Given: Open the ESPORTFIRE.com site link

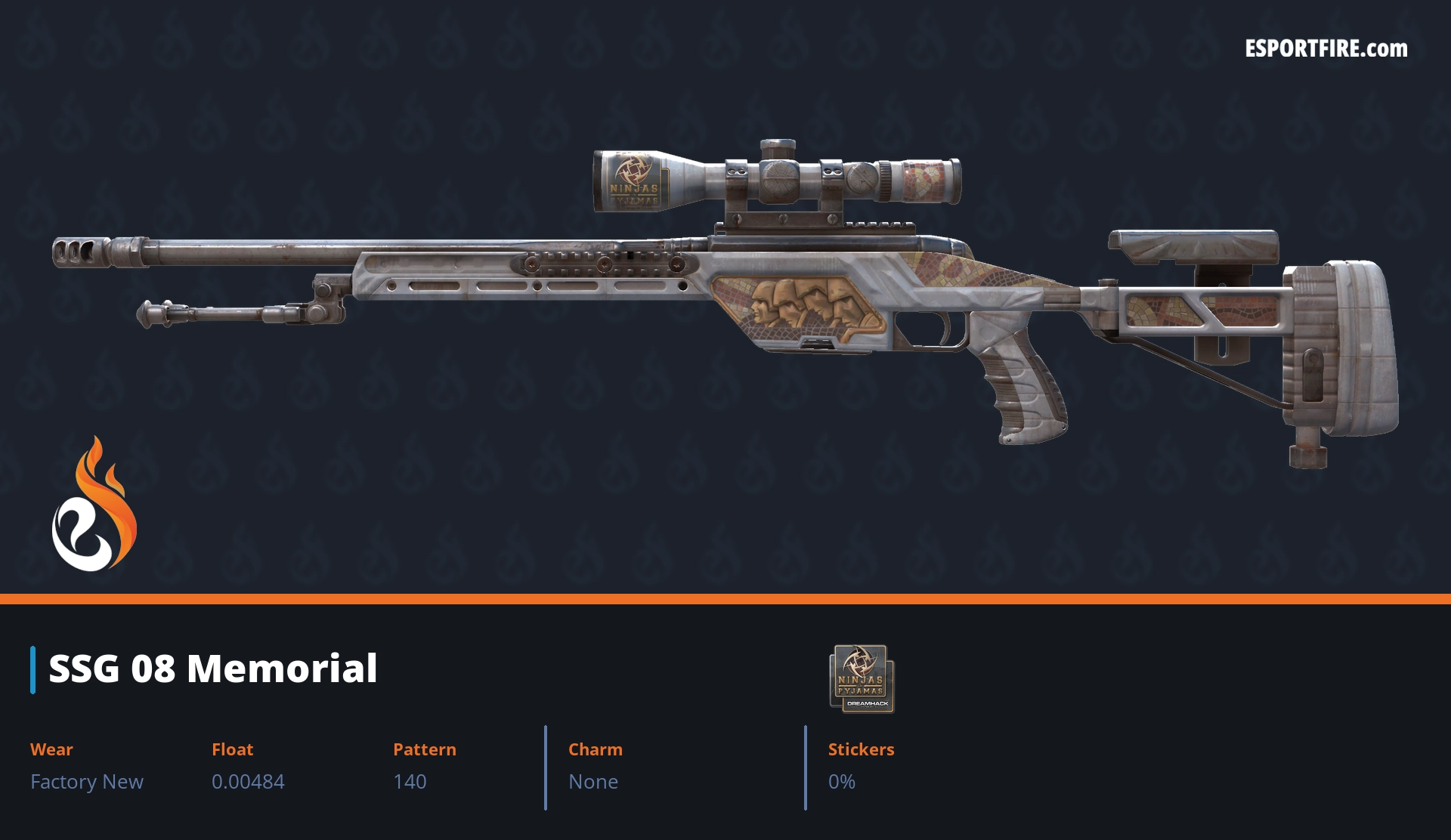Looking at the screenshot, I should [1326, 49].
